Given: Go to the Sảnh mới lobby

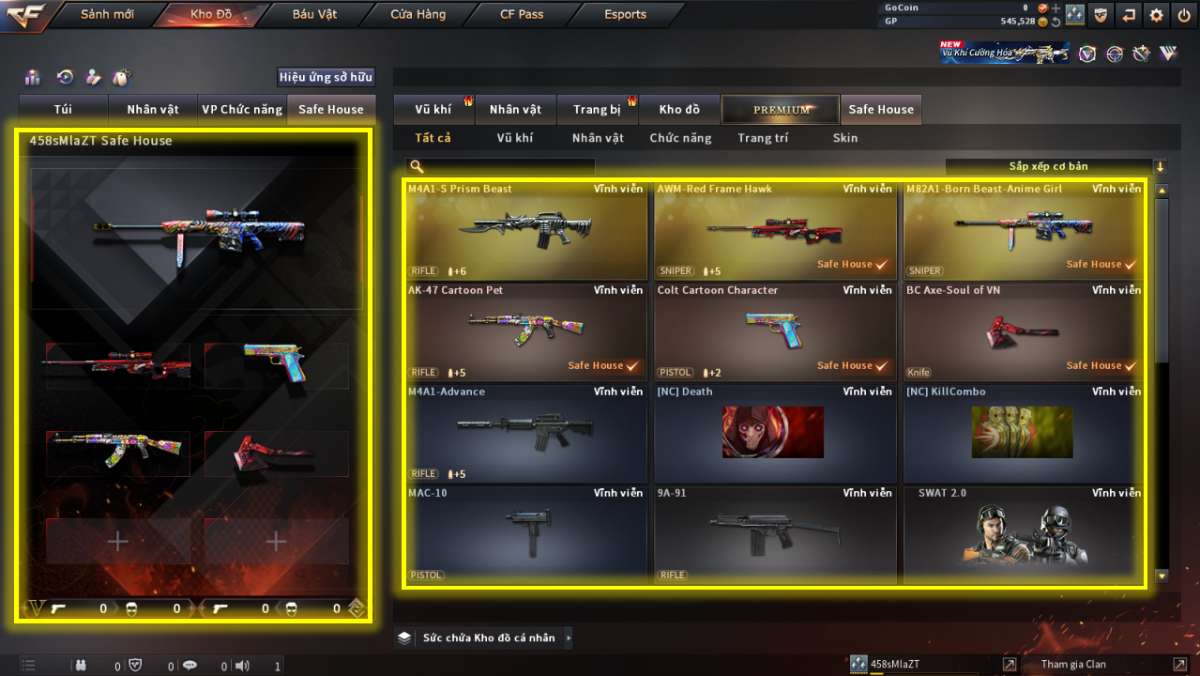Looking at the screenshot, I should pos(106,15).
